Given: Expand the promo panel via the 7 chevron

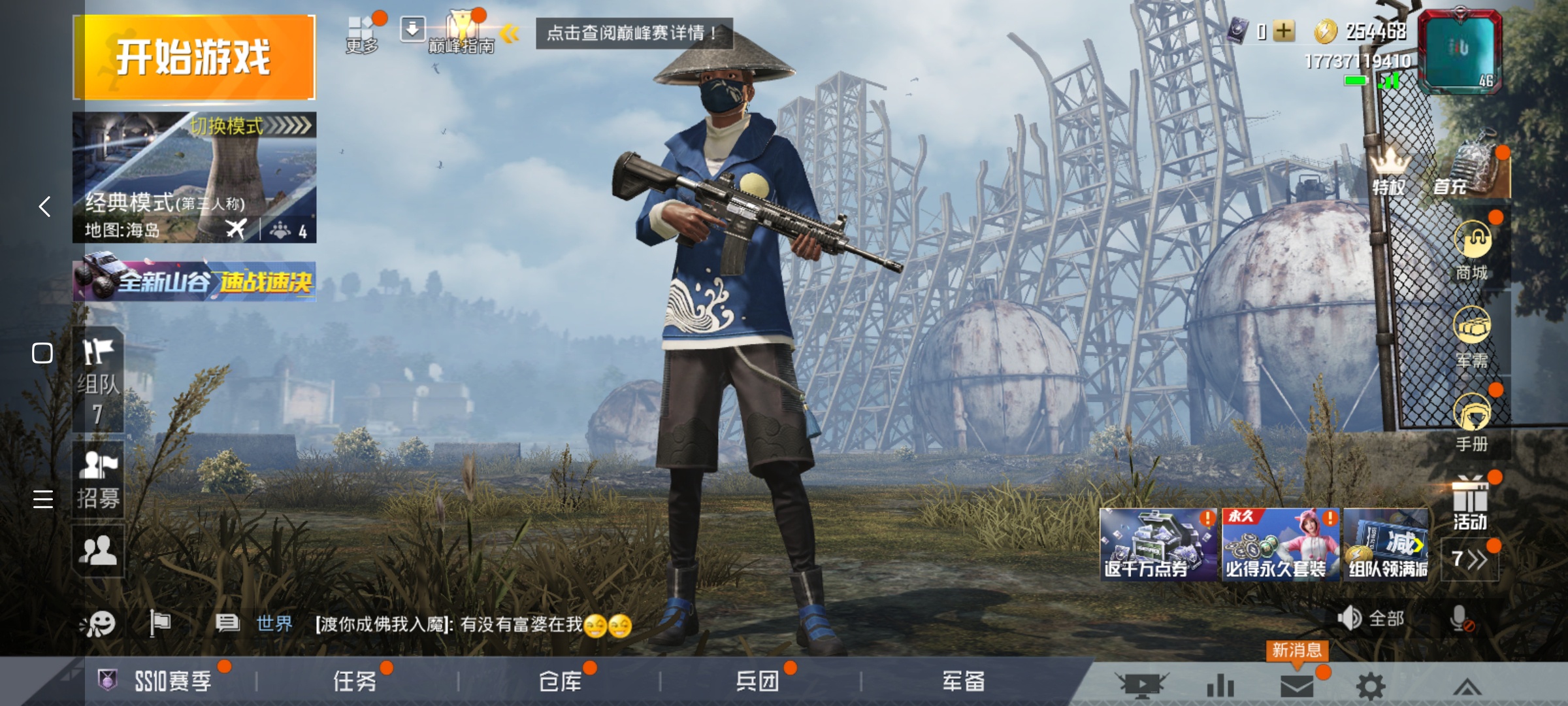Looking at the screenshot, I should (1470, 559).
